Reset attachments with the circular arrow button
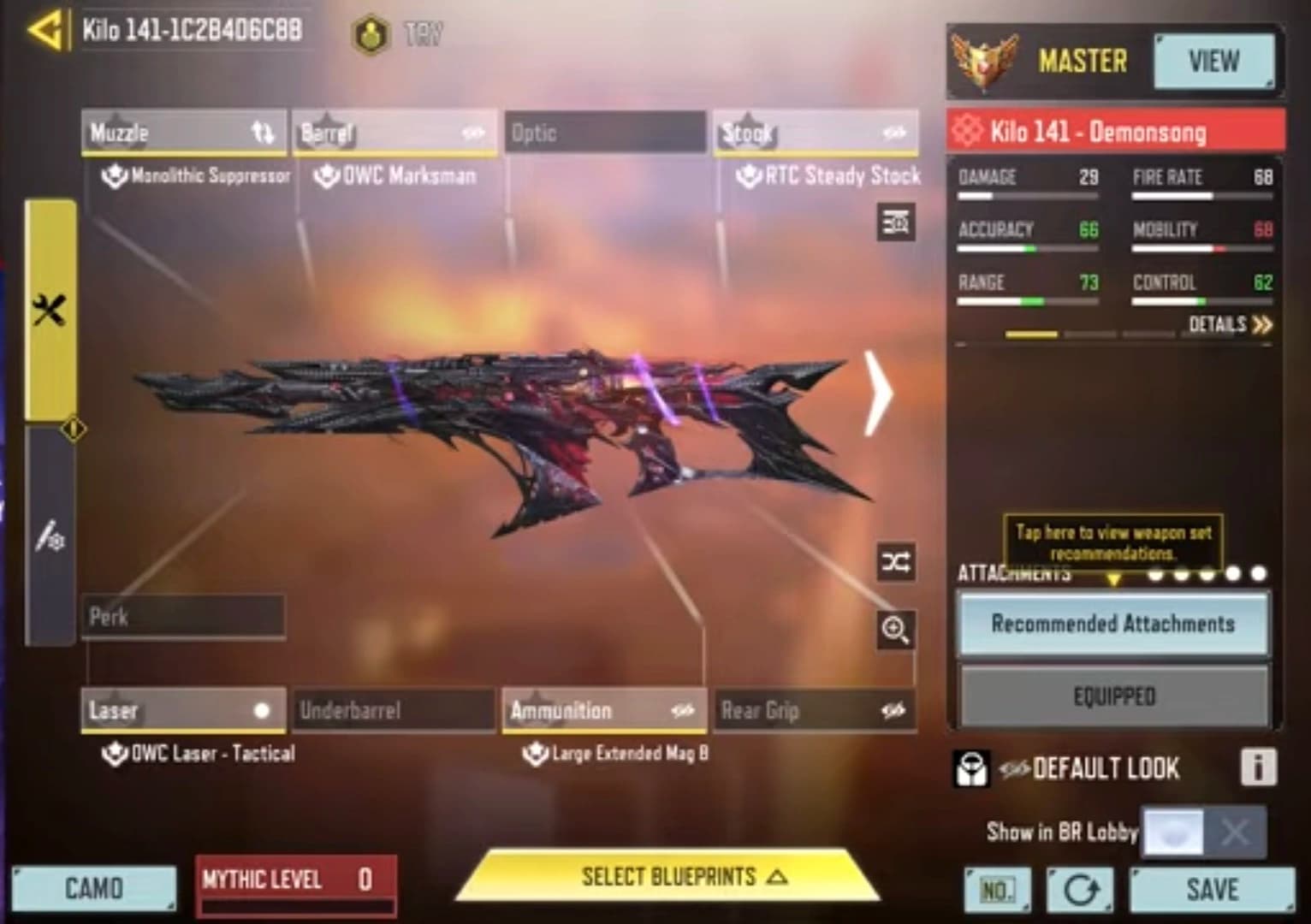1311x924 pixels. click(1080, 891)
